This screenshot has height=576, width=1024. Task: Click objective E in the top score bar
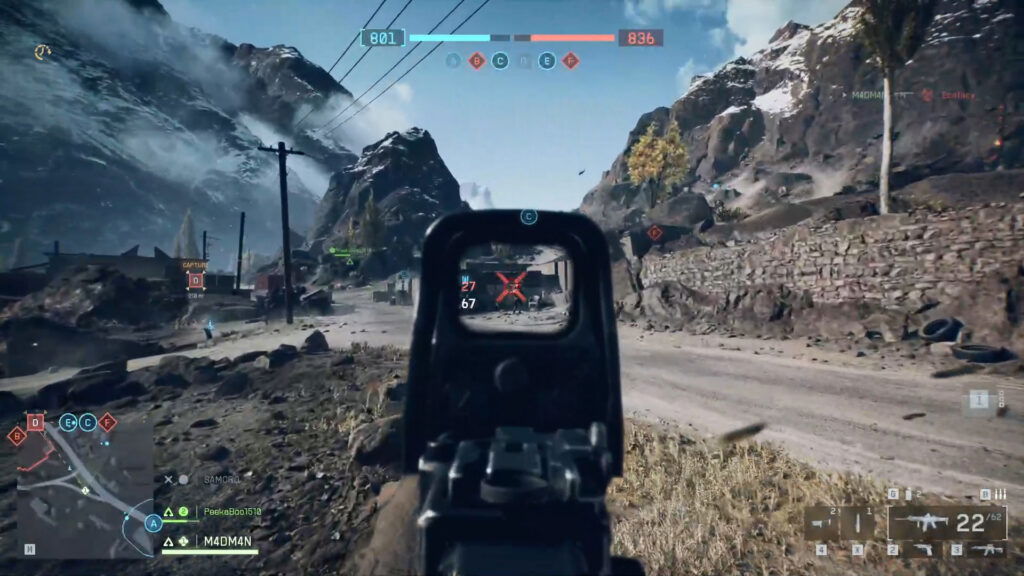pos(547,61)
